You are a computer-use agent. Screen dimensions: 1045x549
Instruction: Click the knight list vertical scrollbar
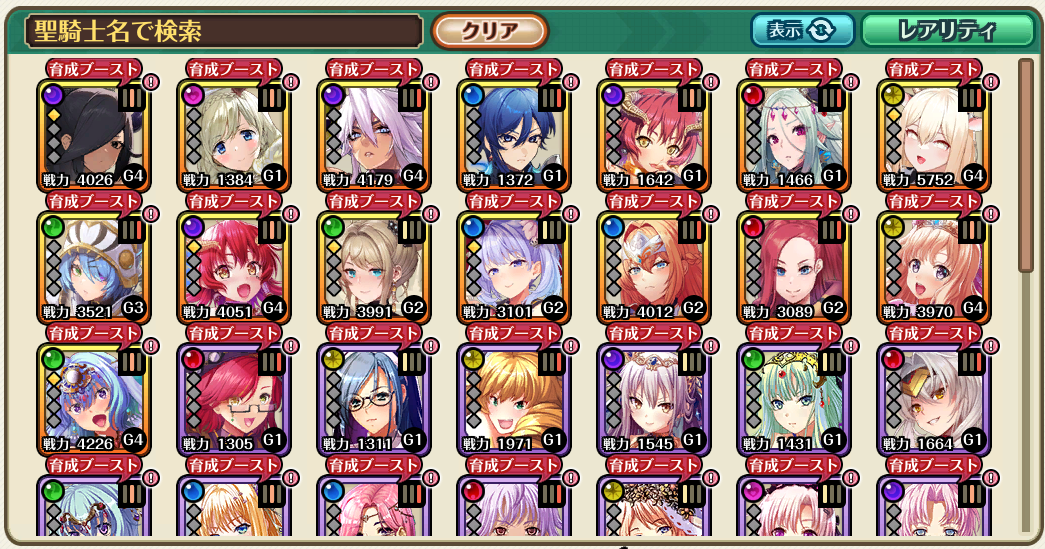click(1025, 165)
